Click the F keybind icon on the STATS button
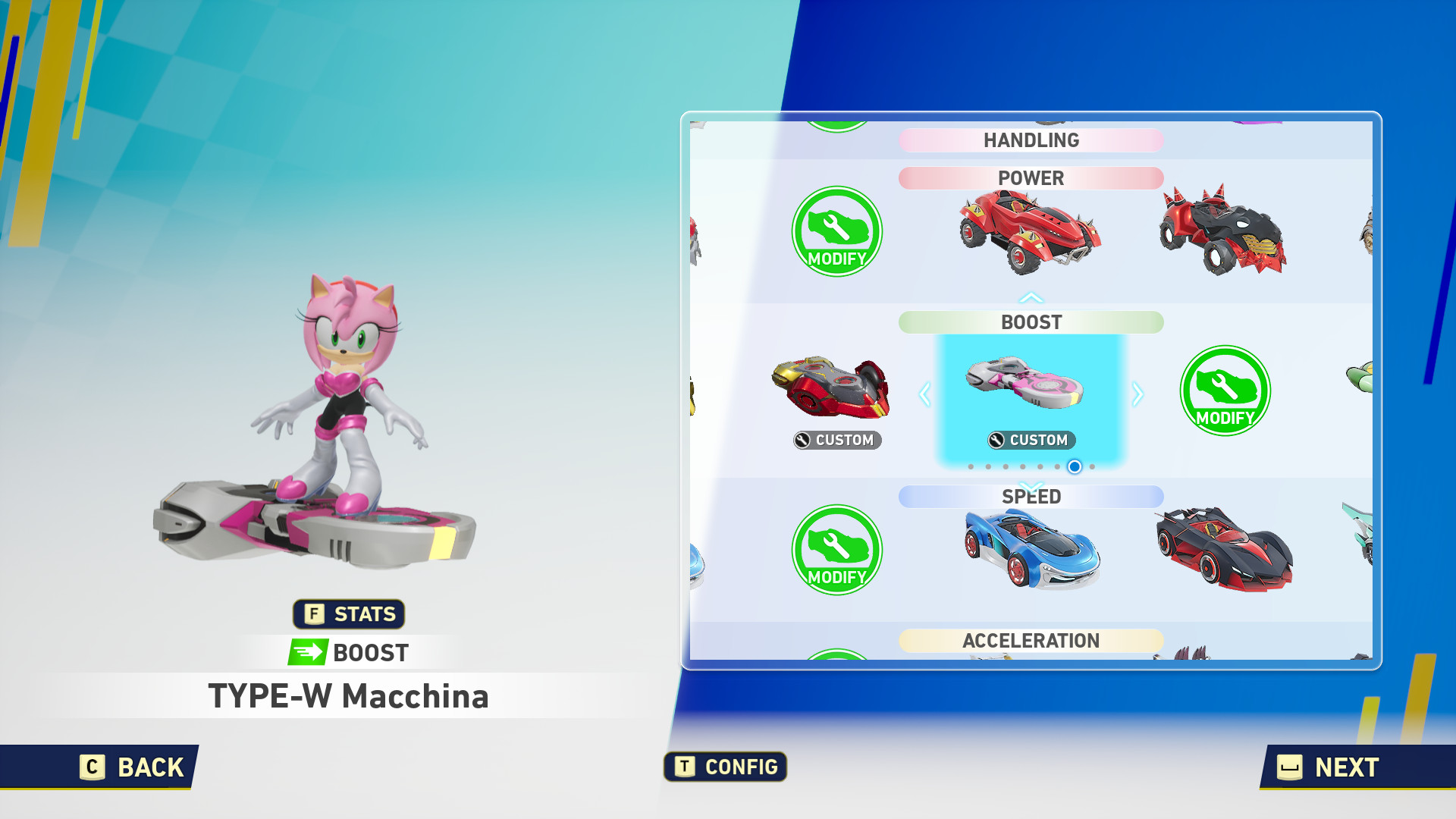1456x819 pixels. point(313,614)
